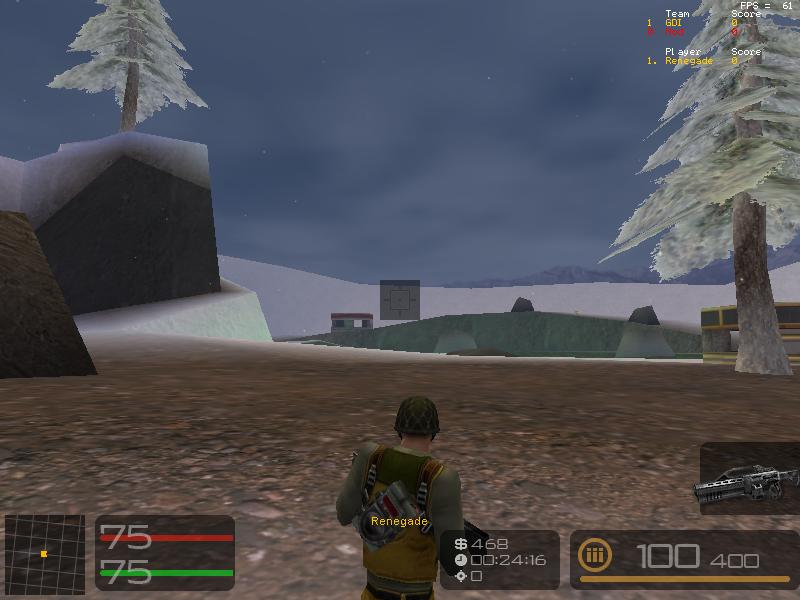Click the radar minimap grid
800x600 pixels.
click(x=45, y=551)
